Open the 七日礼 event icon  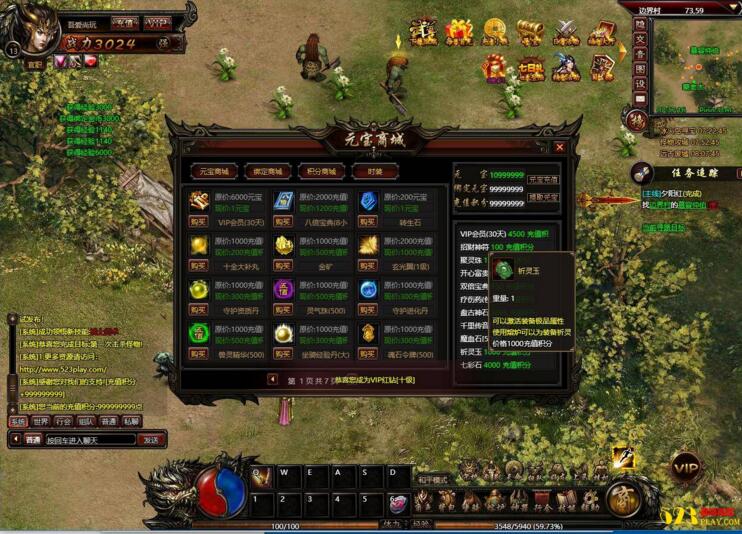529,68
